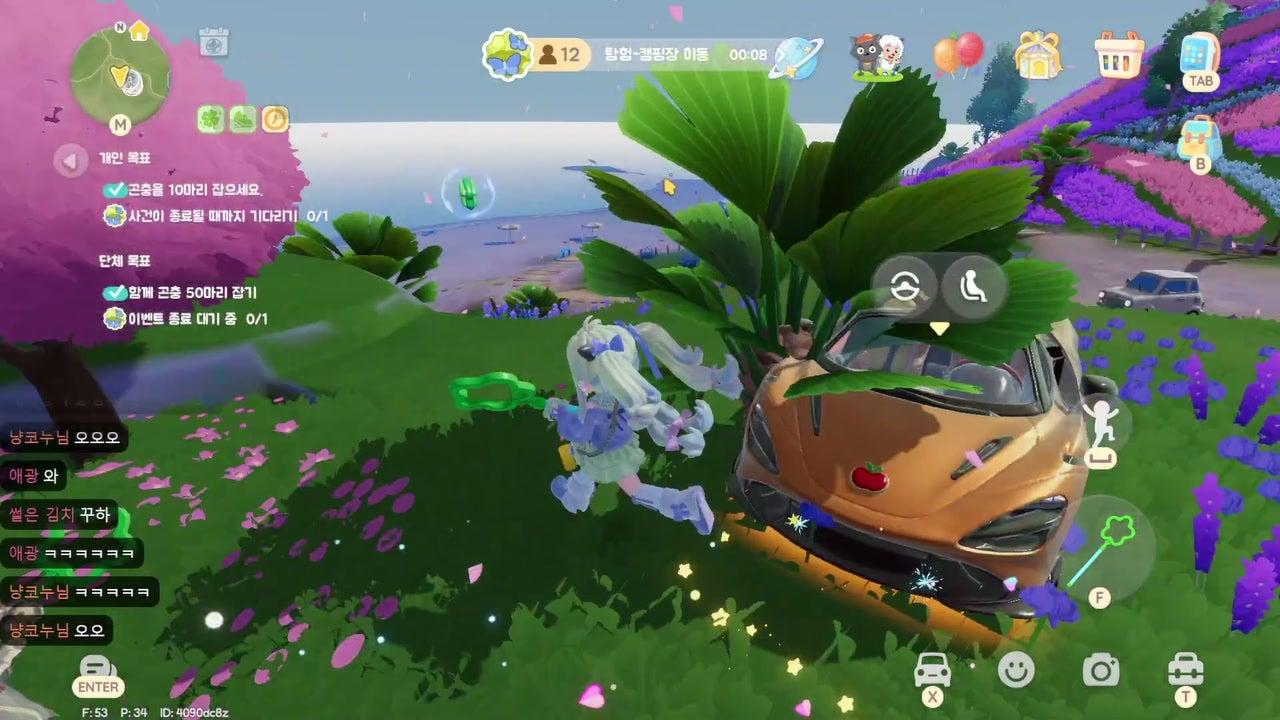Viewport: 1280px width, 720px height.
Task: Select the green shoe buff icon
Action: [x=243, y=120]
